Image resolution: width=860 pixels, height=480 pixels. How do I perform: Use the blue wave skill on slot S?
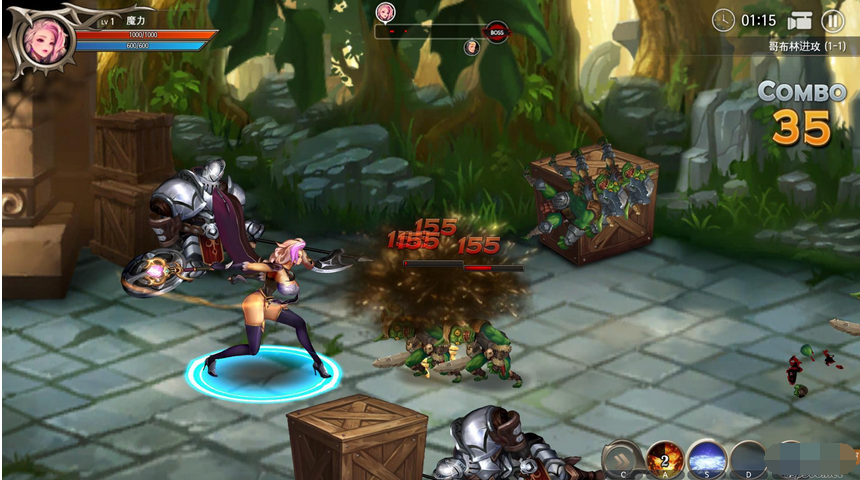pos(706,459)
